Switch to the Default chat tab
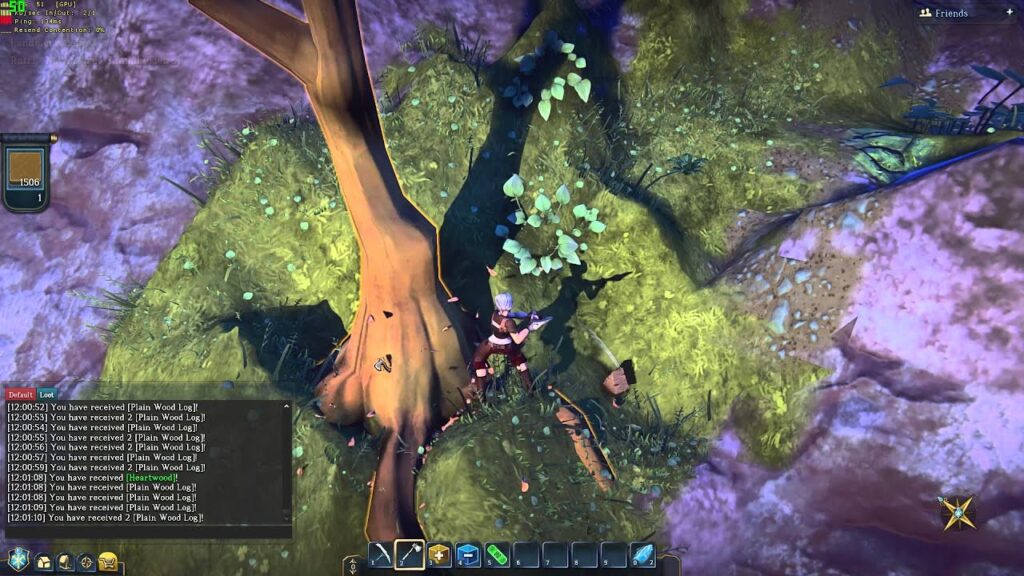Image resolution: width=1024 pixels, height=576 pixels. click(21, 395)
